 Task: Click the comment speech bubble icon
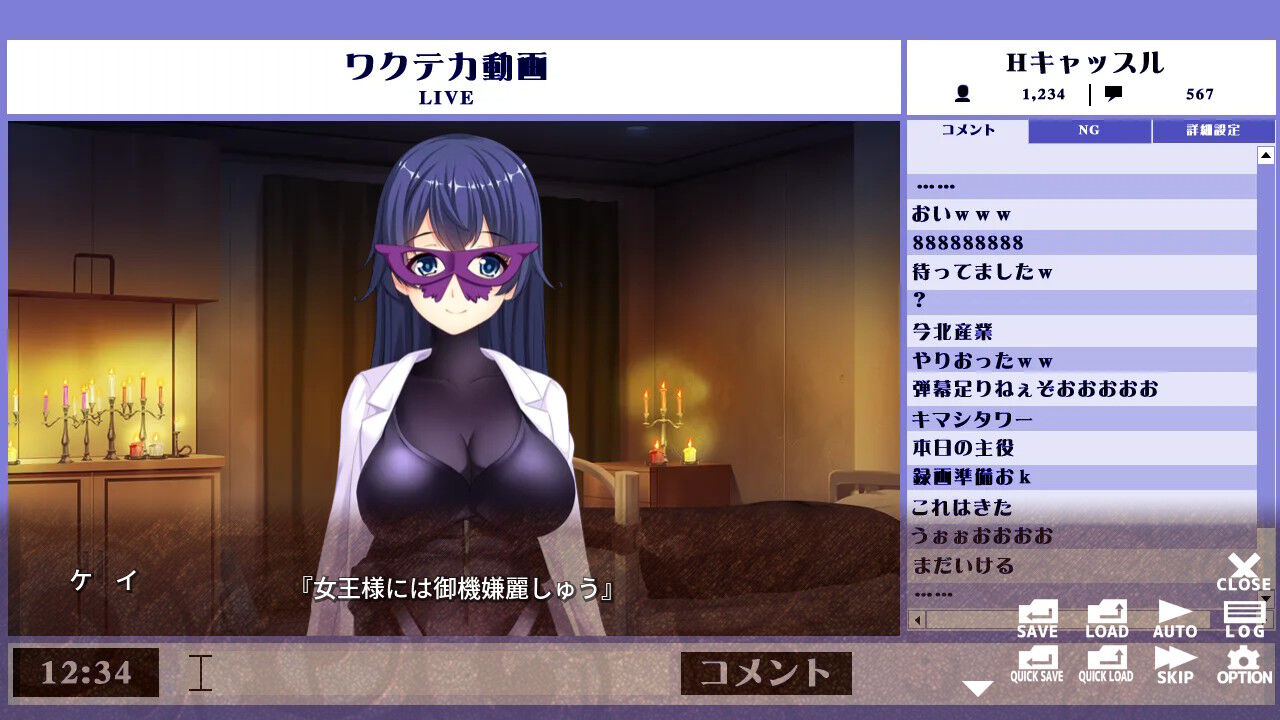click(x=1115, y=95)
